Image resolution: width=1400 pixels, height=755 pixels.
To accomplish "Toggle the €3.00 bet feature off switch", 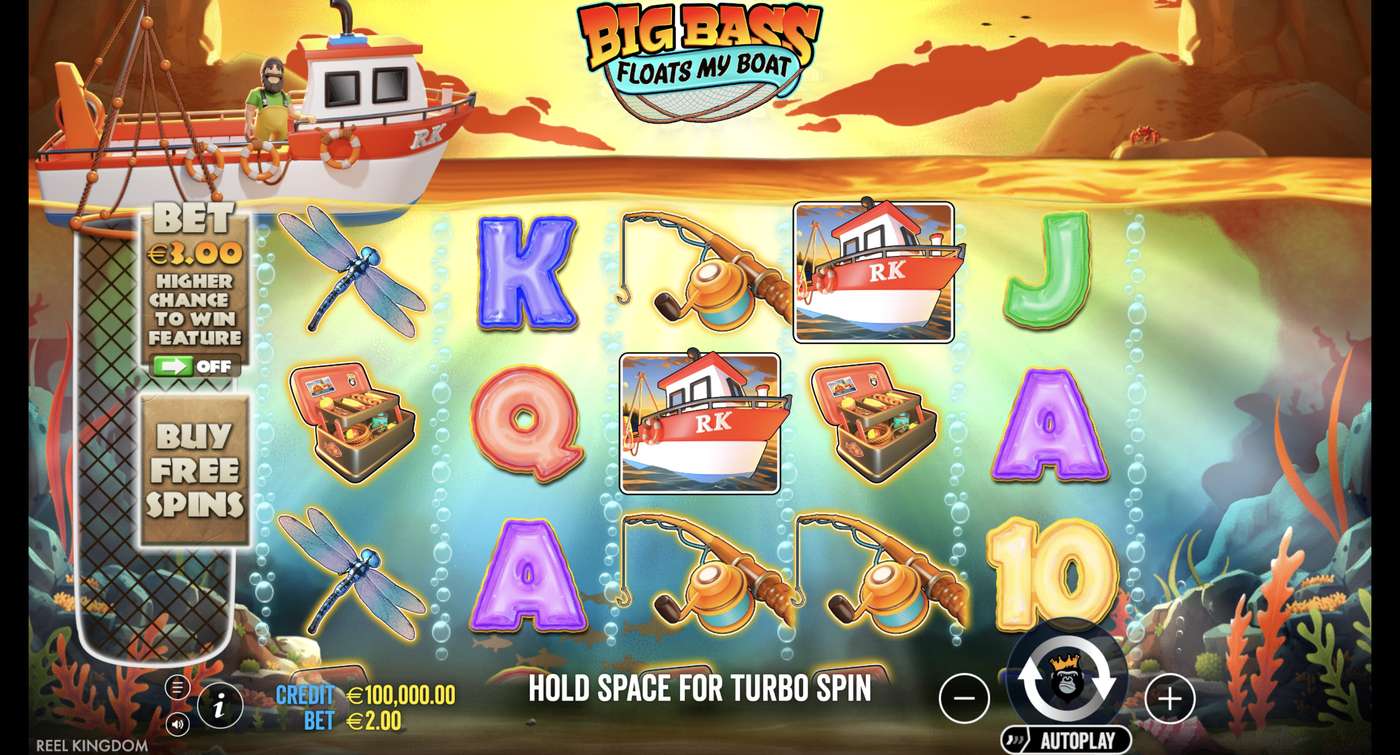I will 196,366.
